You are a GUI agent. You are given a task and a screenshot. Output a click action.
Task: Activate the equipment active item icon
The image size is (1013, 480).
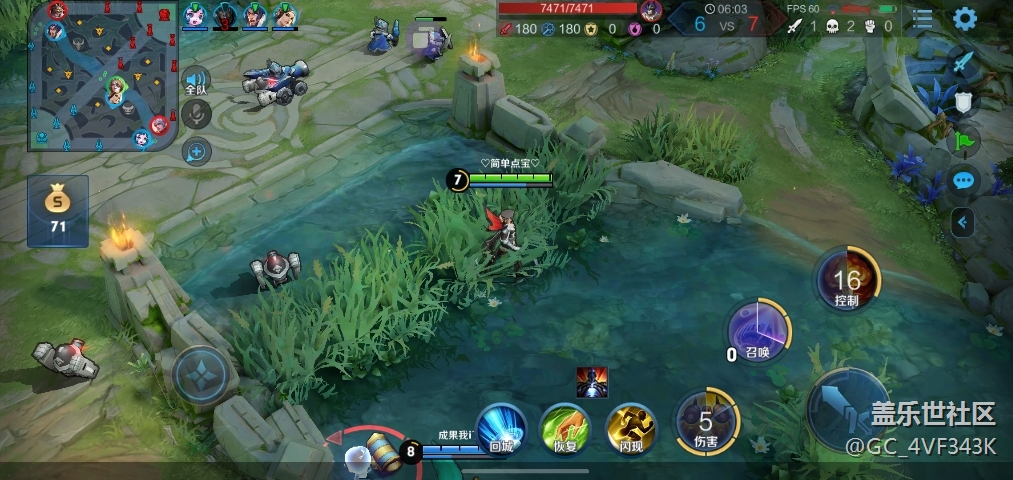pos(592,382)
